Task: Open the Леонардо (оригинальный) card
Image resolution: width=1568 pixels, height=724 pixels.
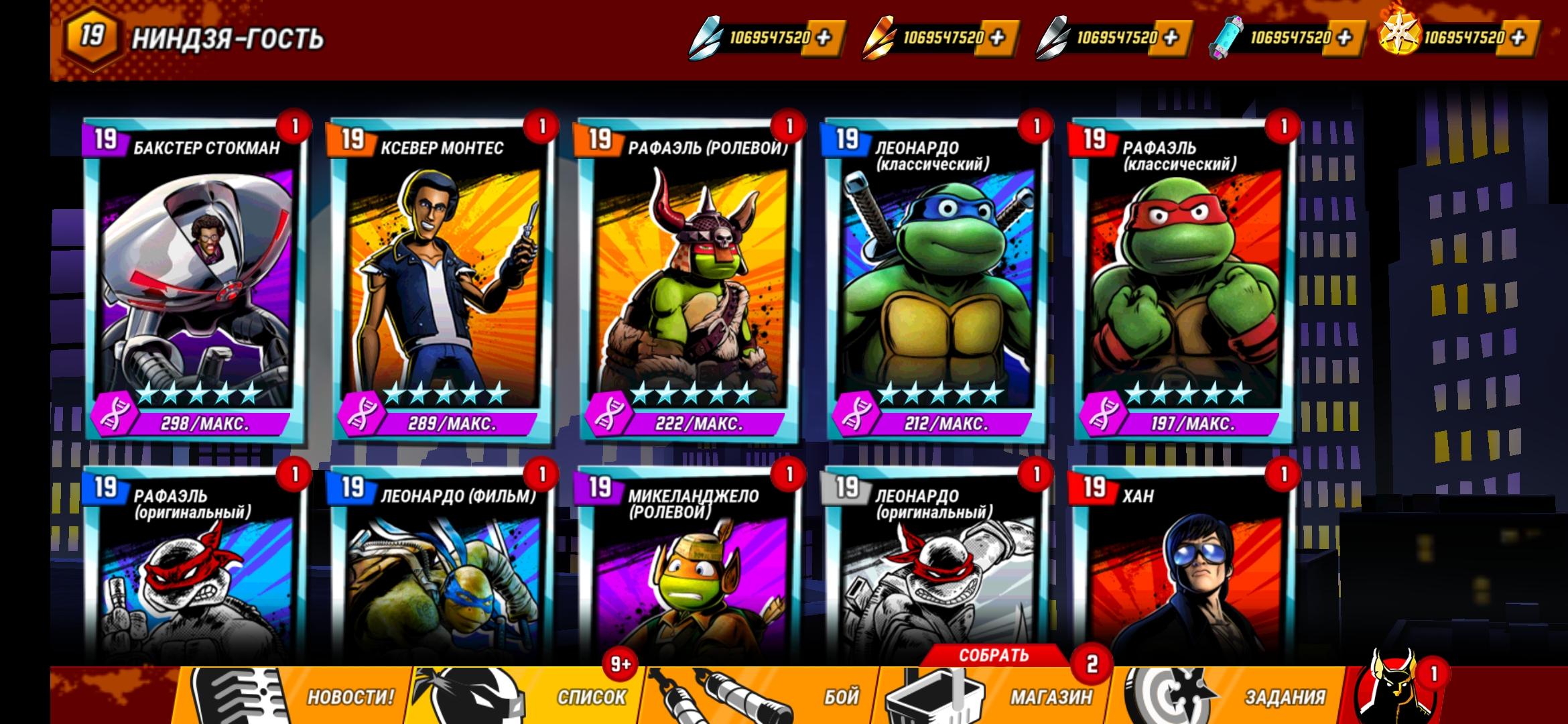Action: (x=935, y=577)
